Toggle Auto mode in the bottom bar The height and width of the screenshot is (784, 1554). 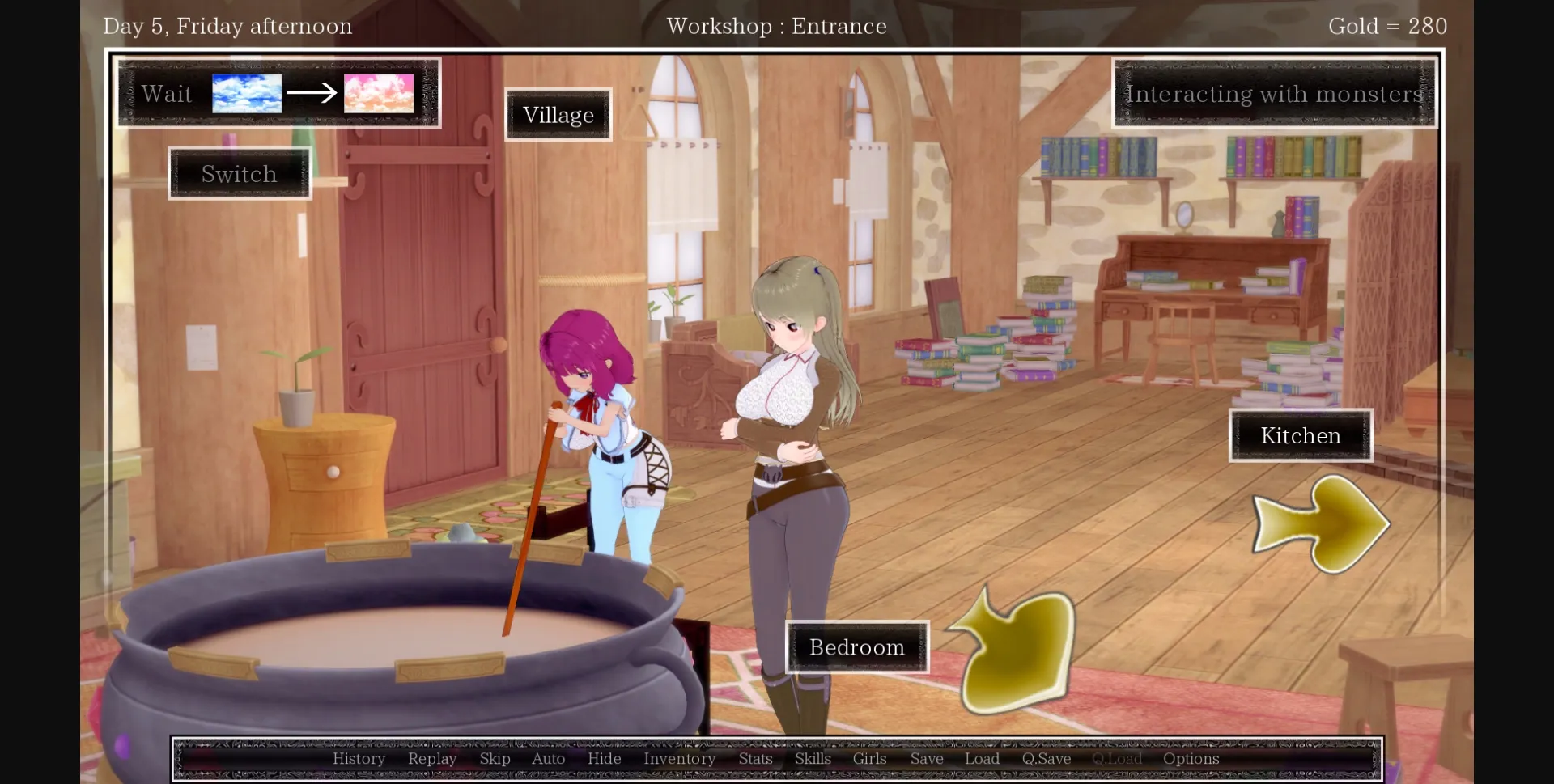coord(548,758)
